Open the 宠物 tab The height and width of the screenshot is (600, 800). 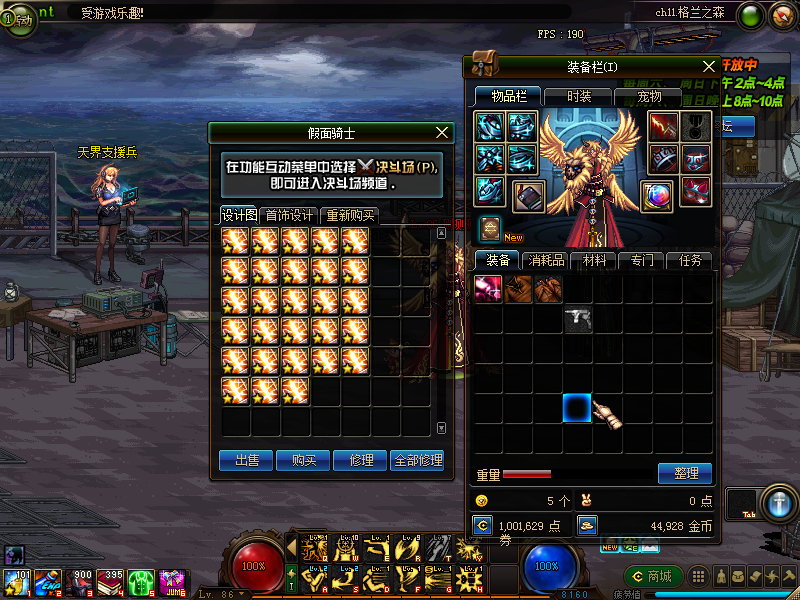pos(649,96)
